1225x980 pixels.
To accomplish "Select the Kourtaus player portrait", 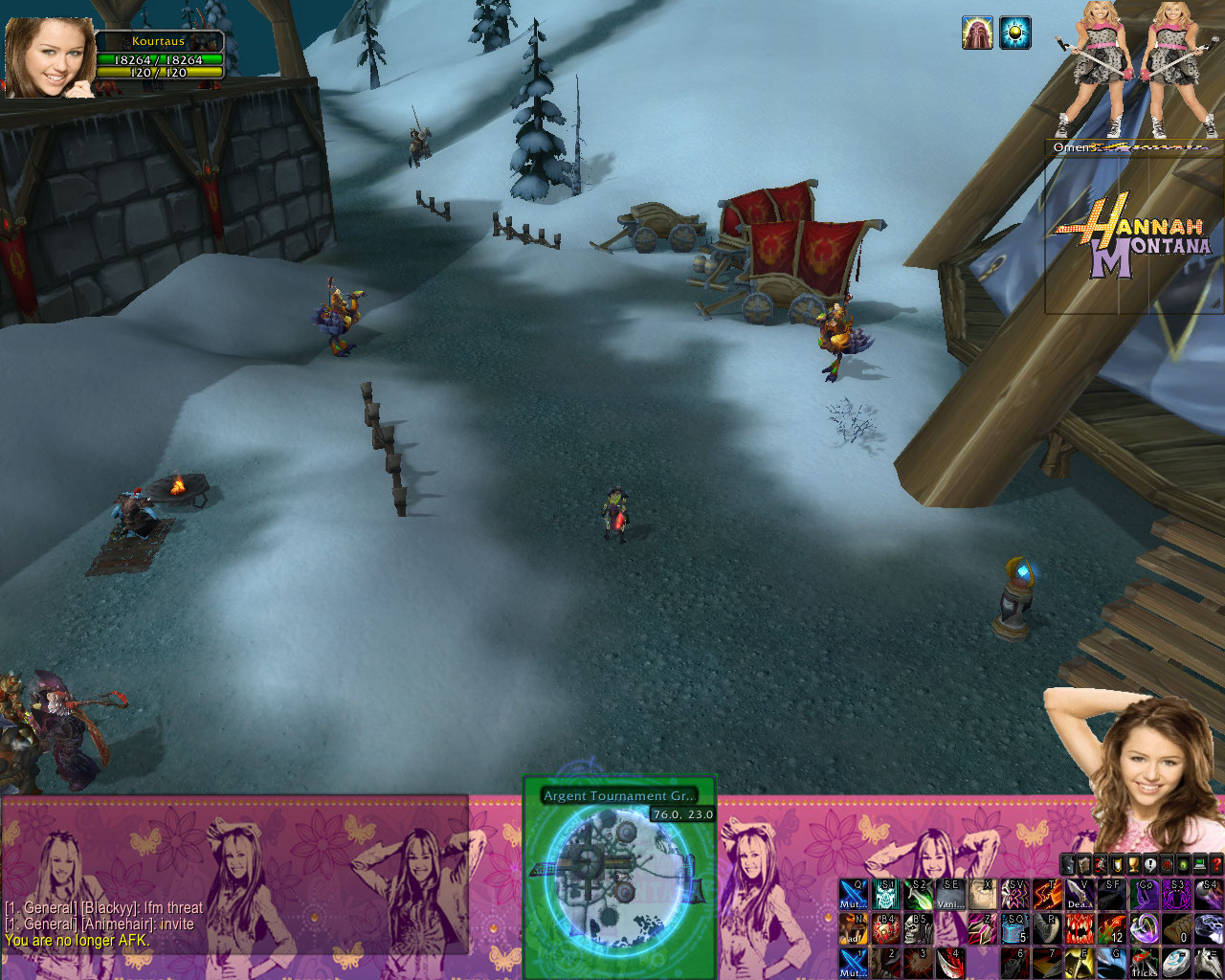I will [51, 57].
